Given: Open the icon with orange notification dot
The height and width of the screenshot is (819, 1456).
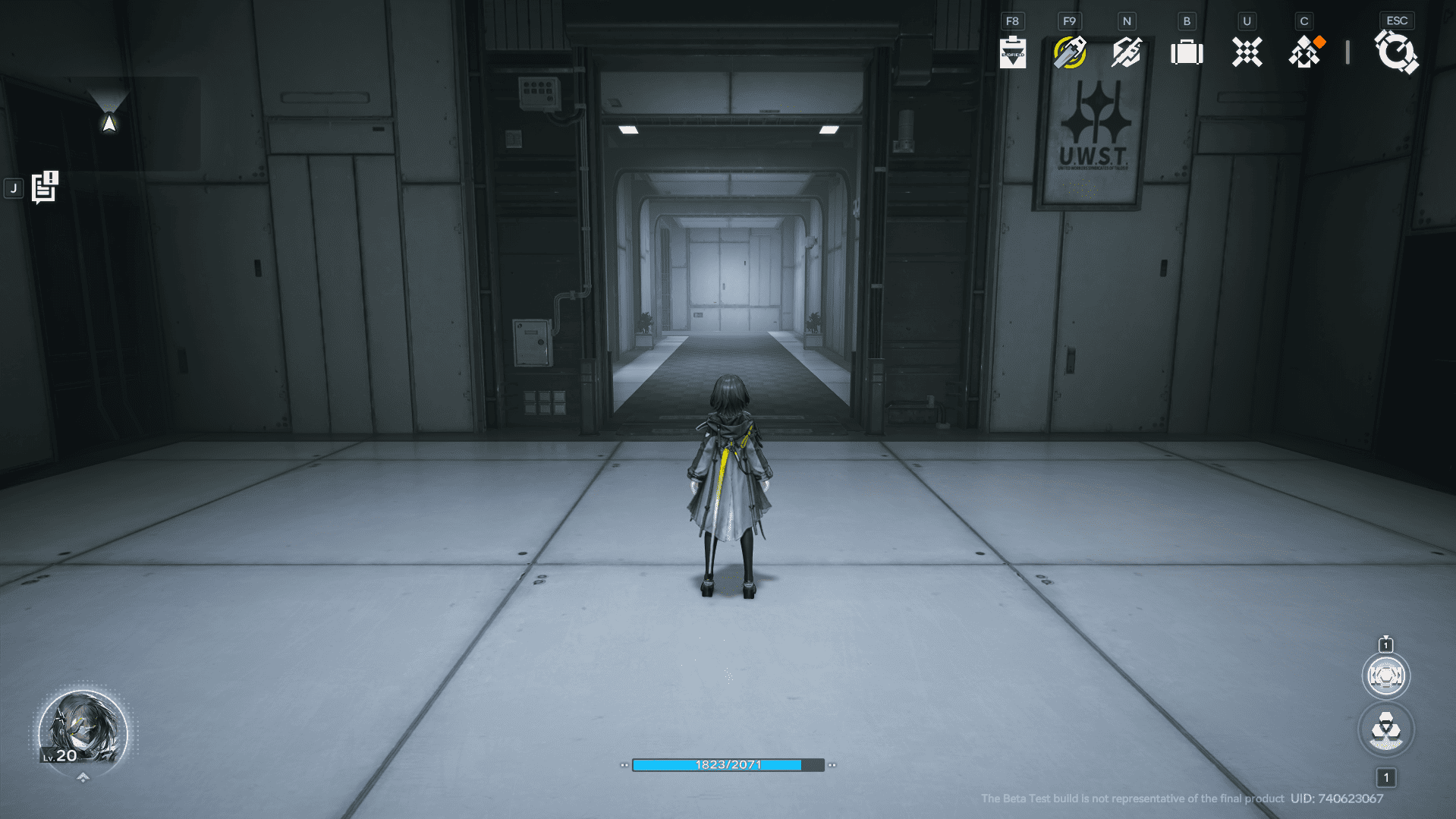Looking at the screenshot, I should 1305,52.
